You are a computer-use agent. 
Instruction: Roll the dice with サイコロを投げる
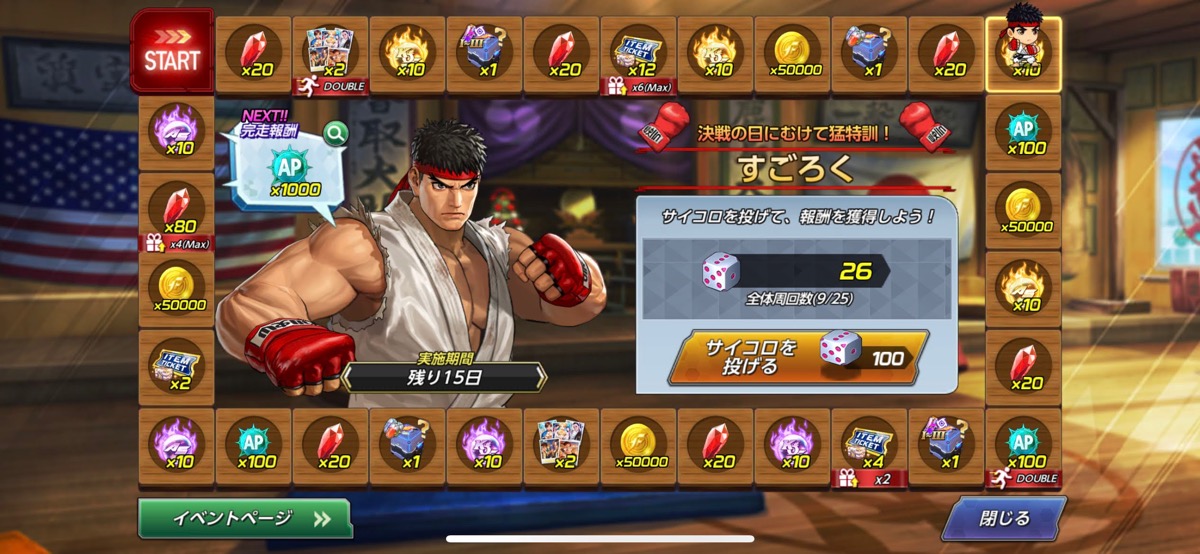pyautogui.click(x=798, y=356)
